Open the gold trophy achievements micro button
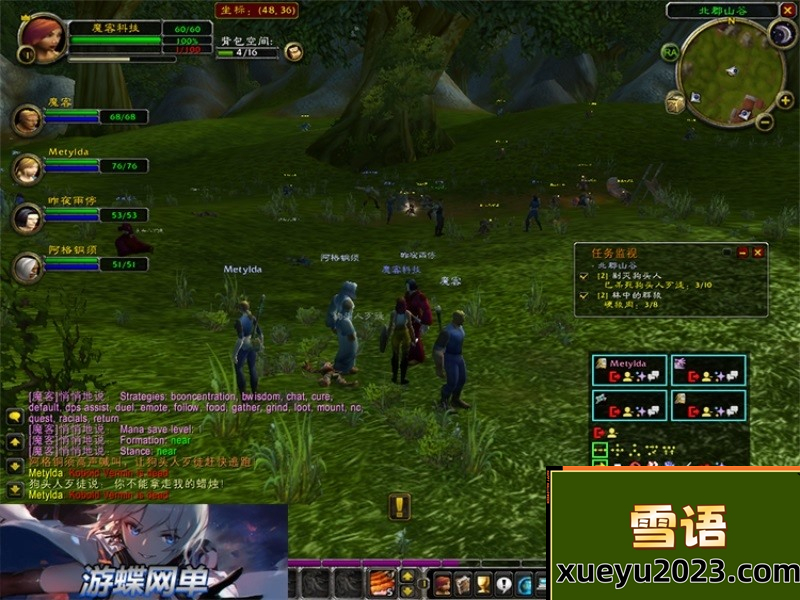 click(x=482, y=584)
